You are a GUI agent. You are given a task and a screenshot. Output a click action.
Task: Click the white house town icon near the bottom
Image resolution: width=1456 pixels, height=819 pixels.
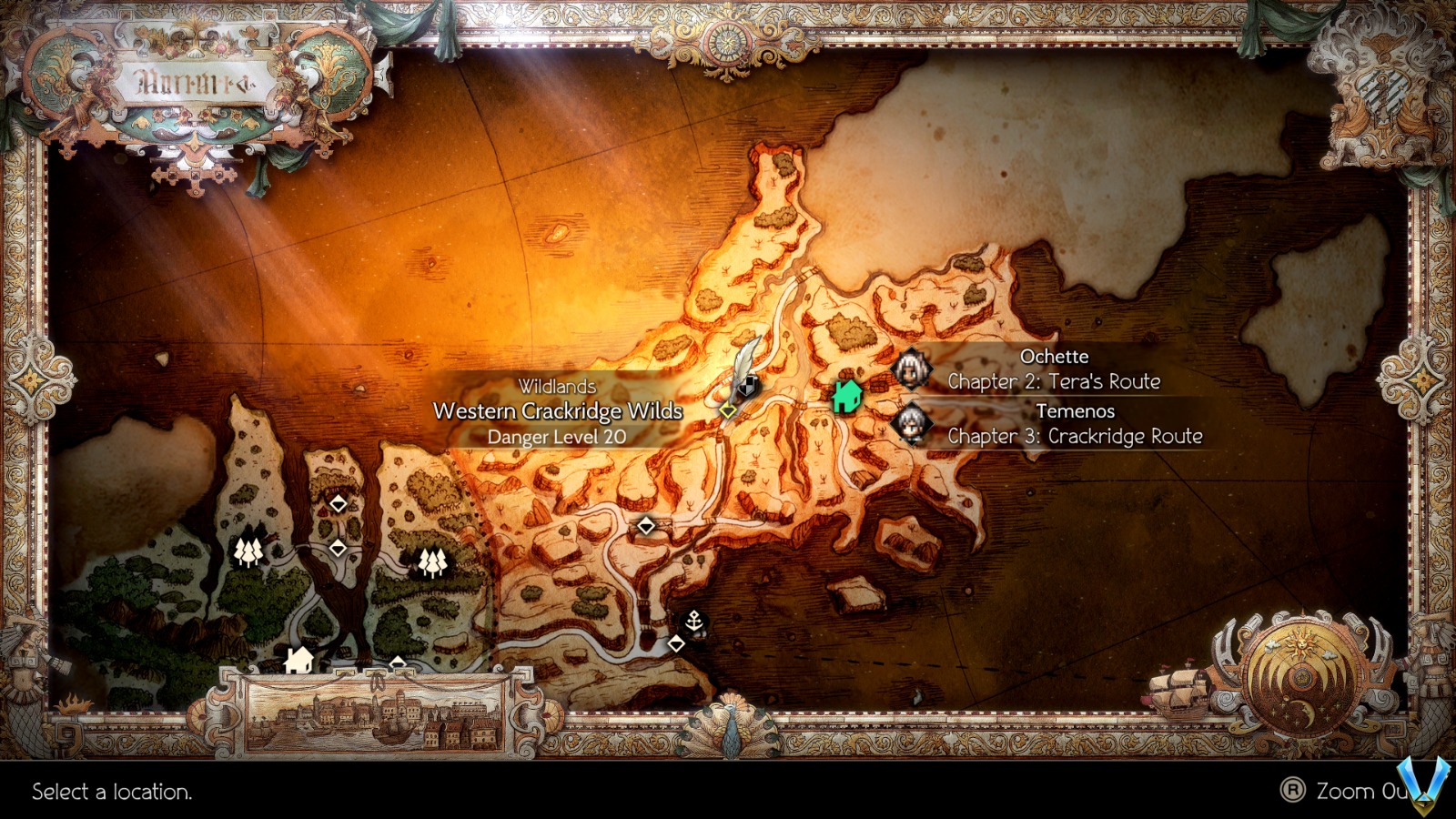coord(300,661)
